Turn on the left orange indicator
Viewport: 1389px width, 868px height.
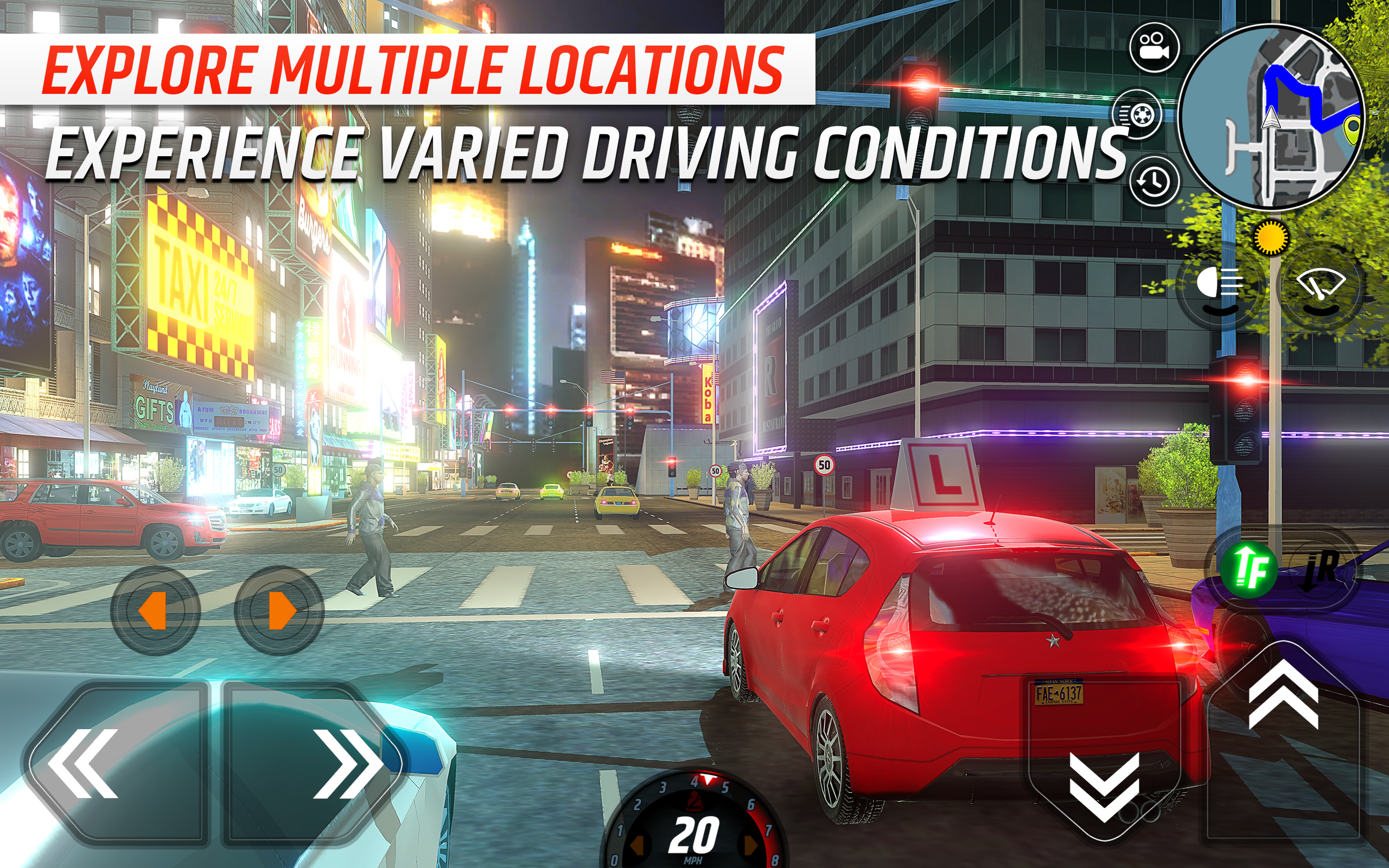coord(155,611)
